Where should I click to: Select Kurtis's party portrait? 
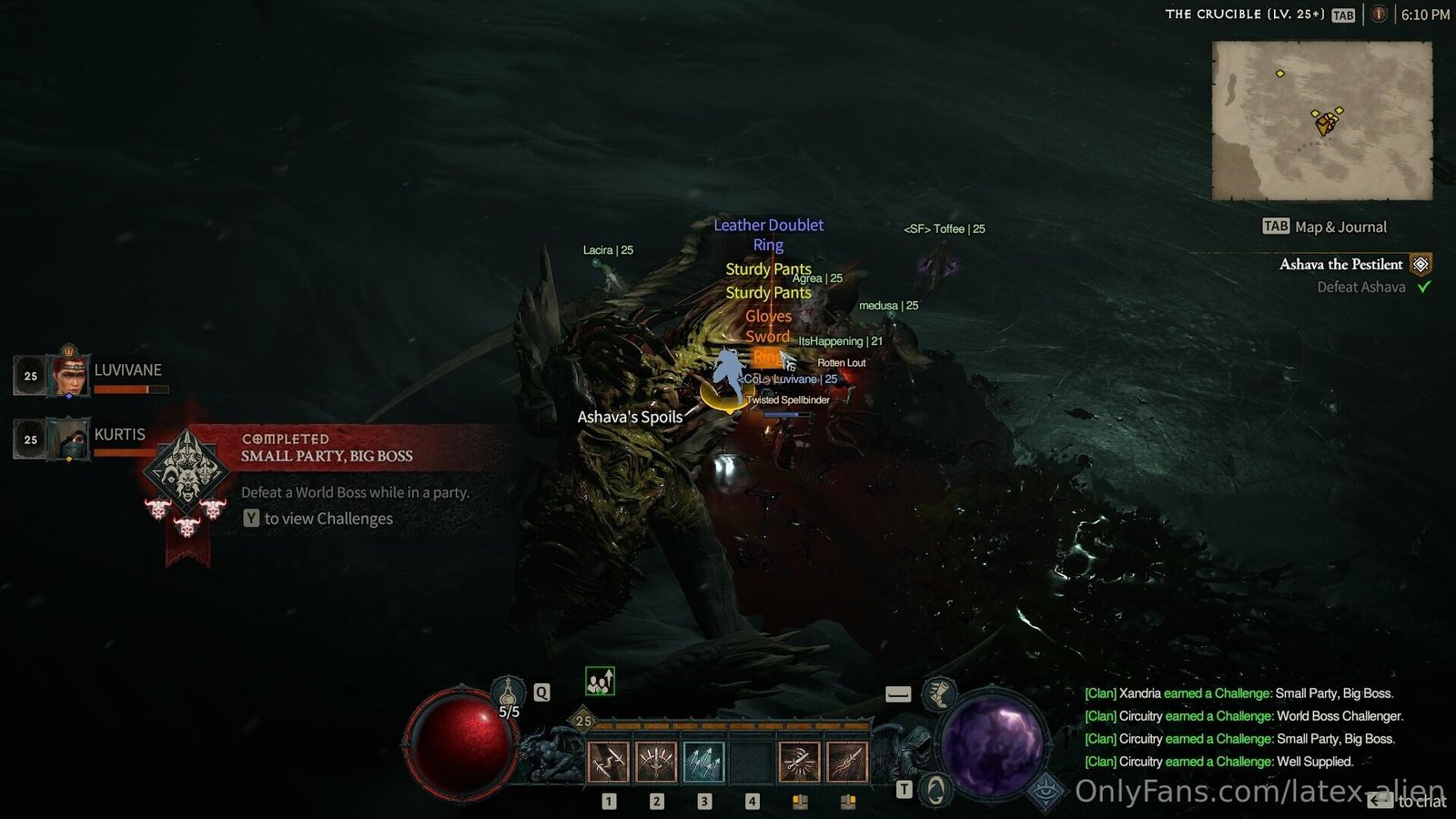pyautogui.click(x=68, y=439)
